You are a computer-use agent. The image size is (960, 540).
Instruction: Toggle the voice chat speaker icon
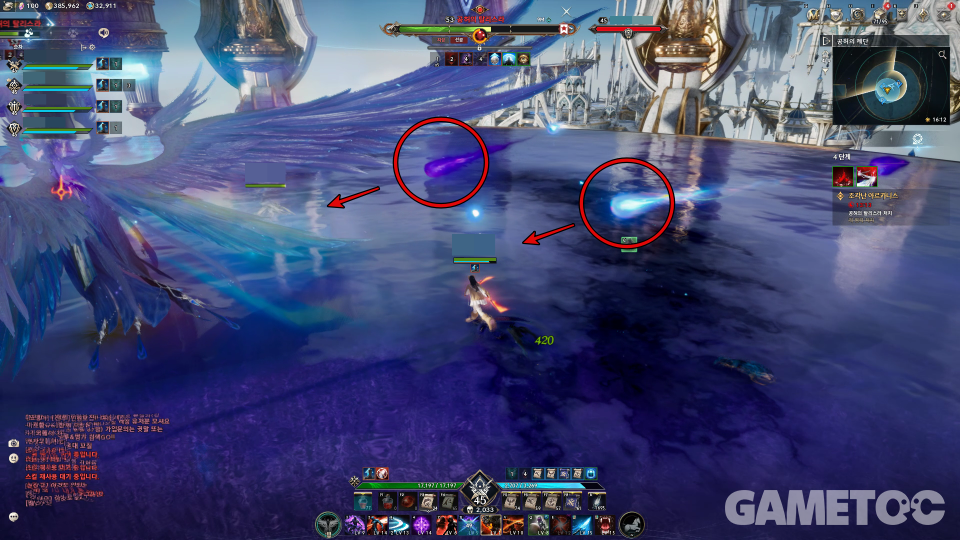(x=103, y=32)
